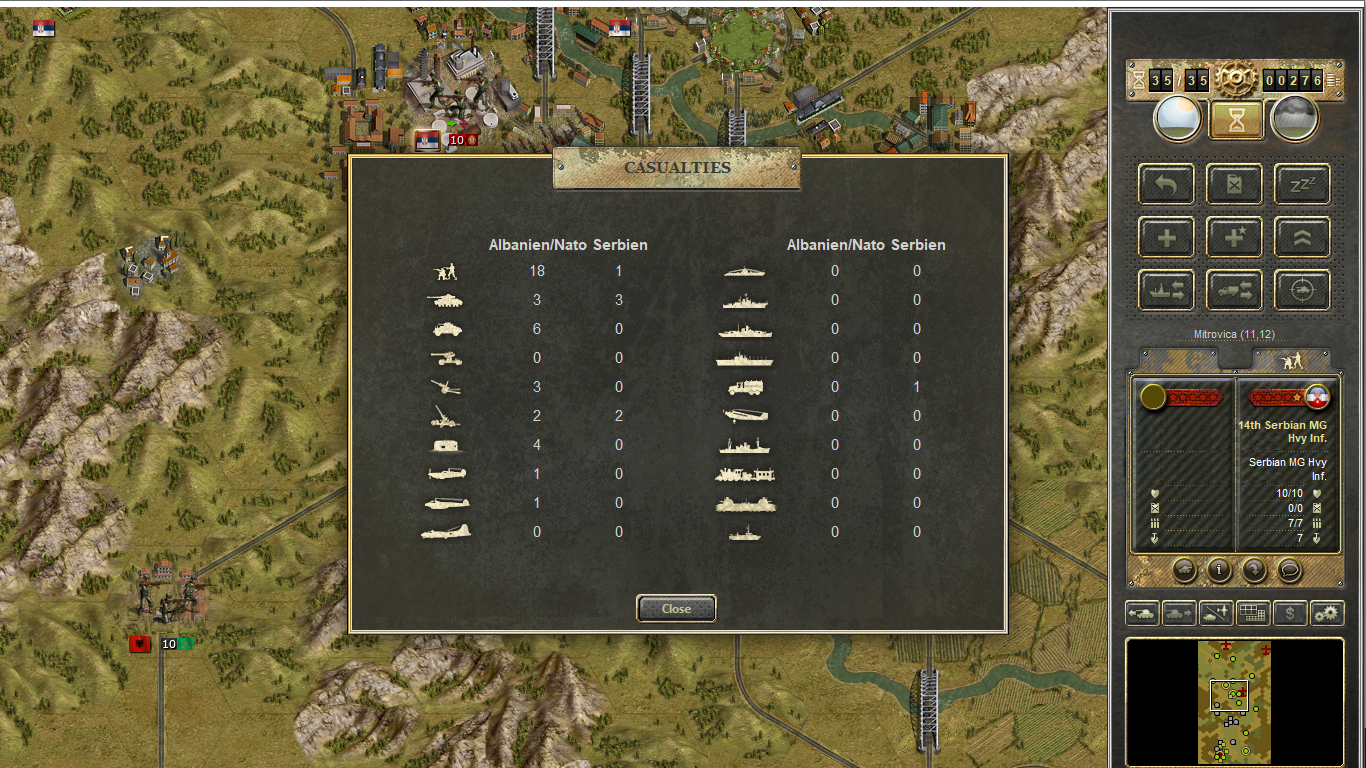
Task: Click the speech bubble button
Action: tap(1290, 570)
